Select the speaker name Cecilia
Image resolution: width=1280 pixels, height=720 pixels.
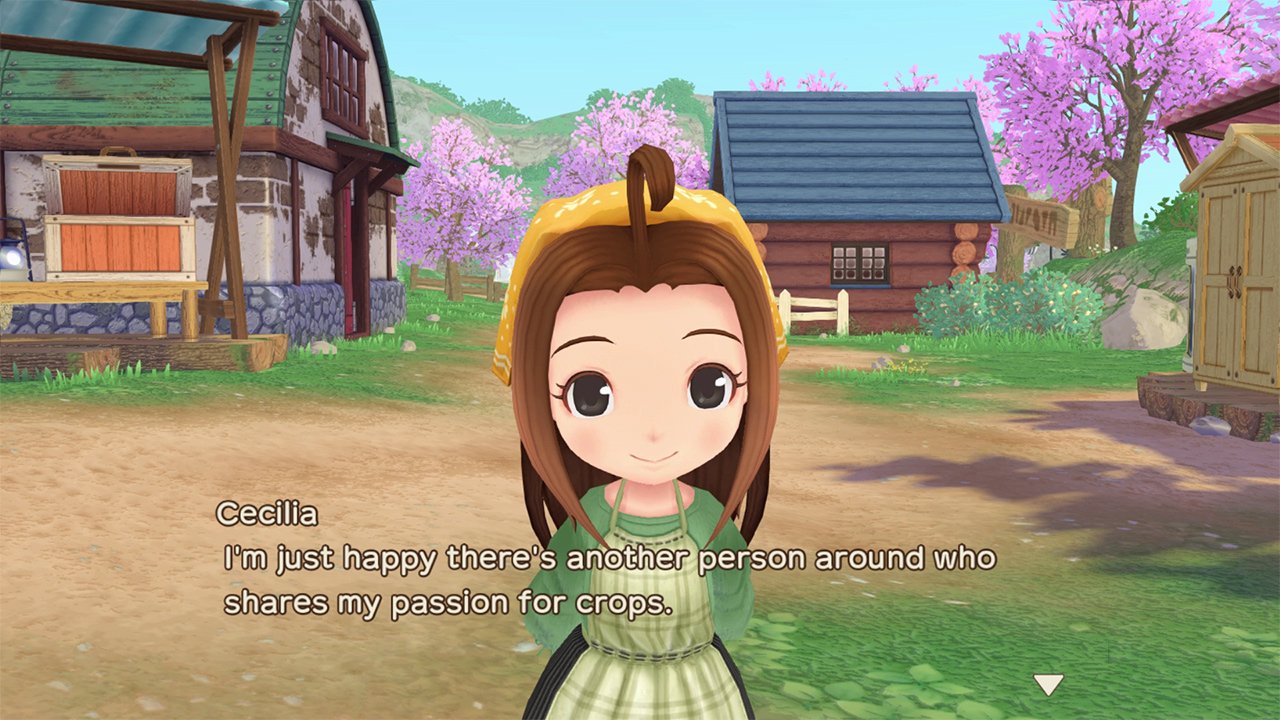click(x=267, y=514)
